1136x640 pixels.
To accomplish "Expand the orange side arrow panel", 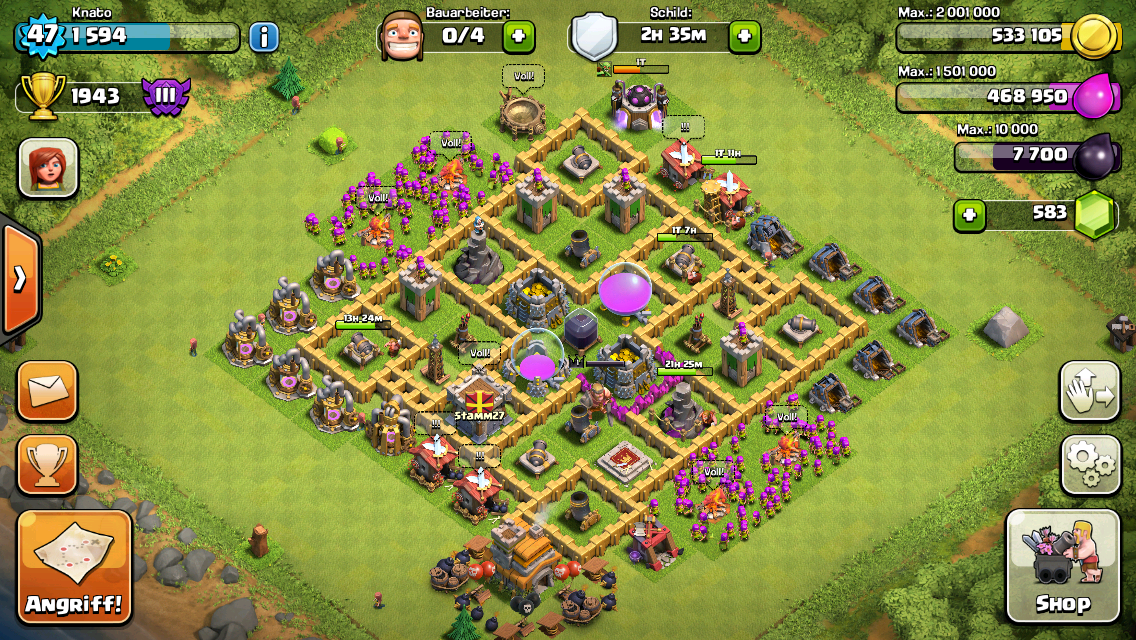I will click(19, 278).
